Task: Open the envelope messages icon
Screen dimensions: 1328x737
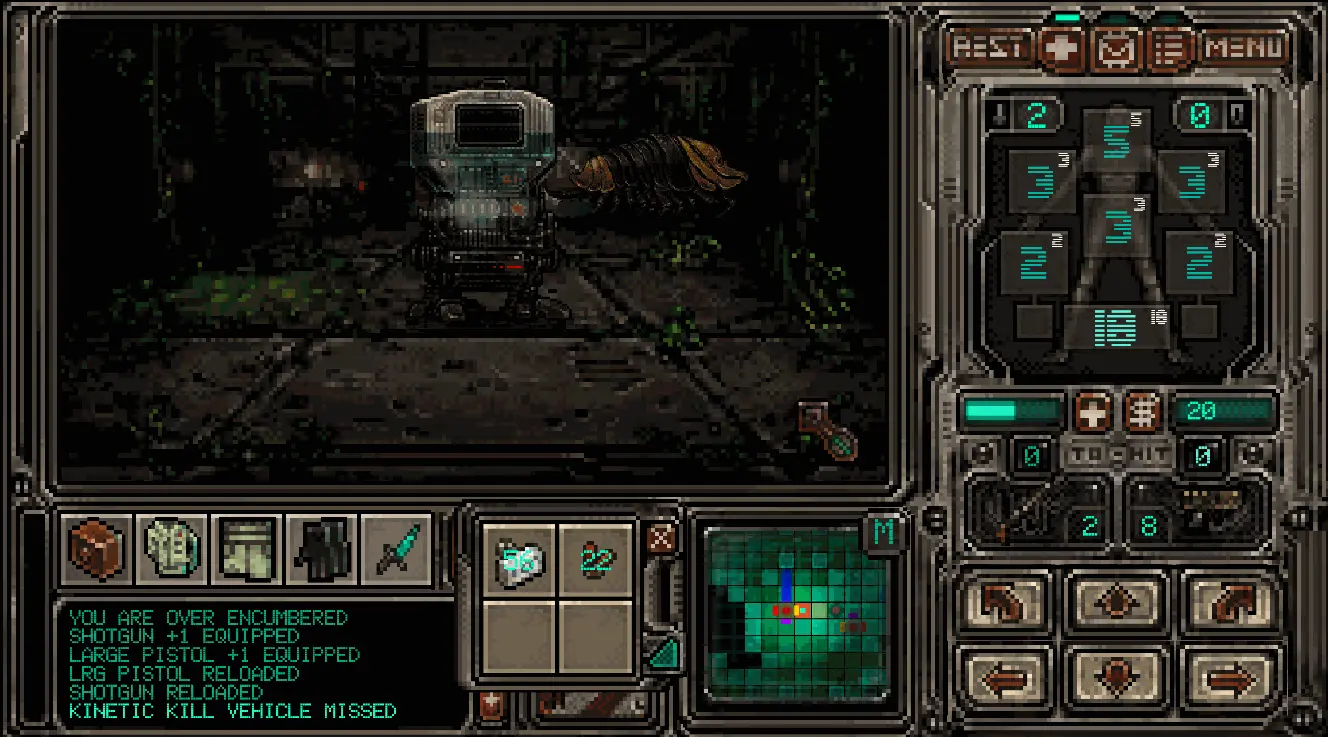Action: tap(1116, 48)
